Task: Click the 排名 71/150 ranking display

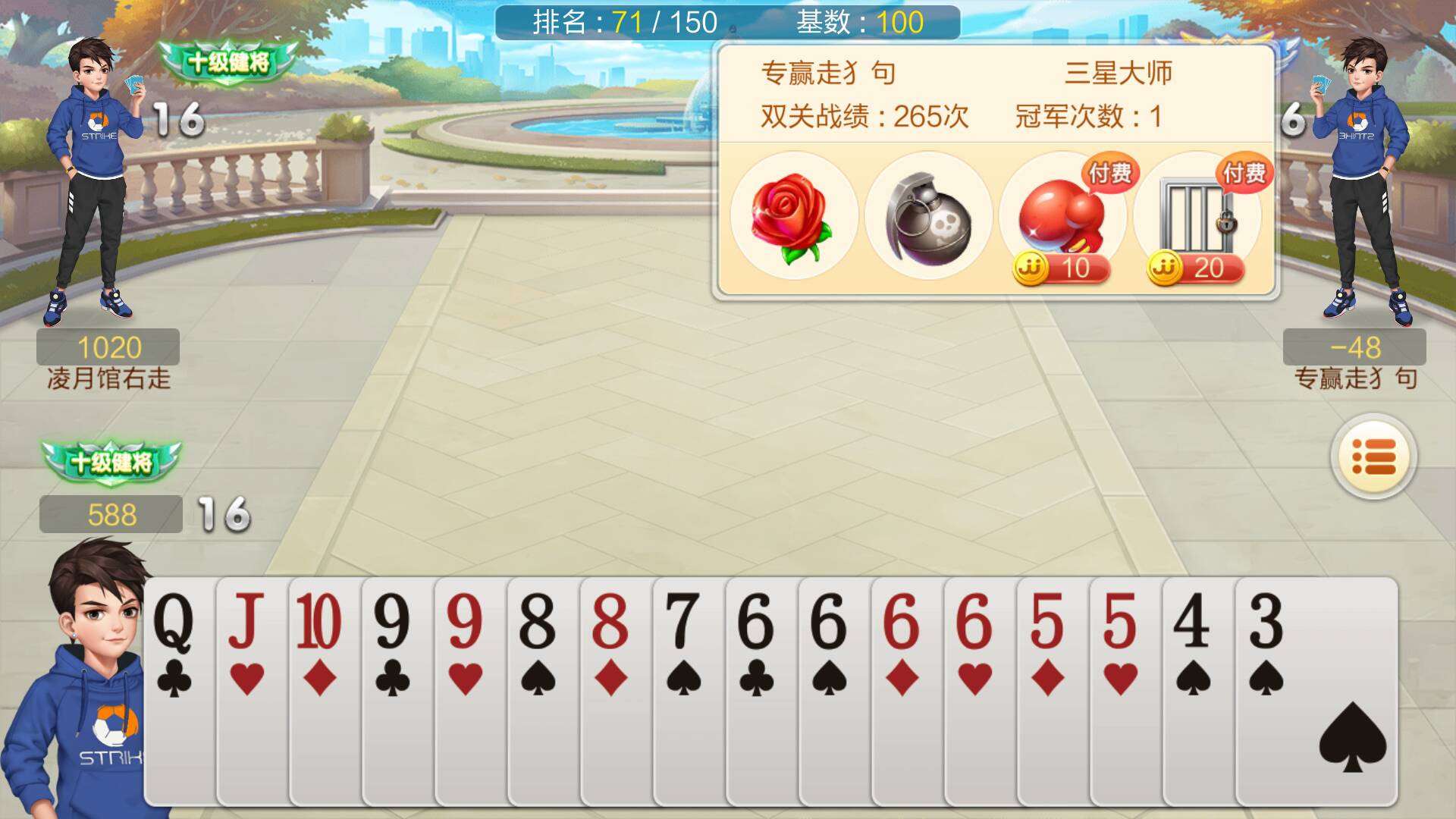Action: click(622, 23)
